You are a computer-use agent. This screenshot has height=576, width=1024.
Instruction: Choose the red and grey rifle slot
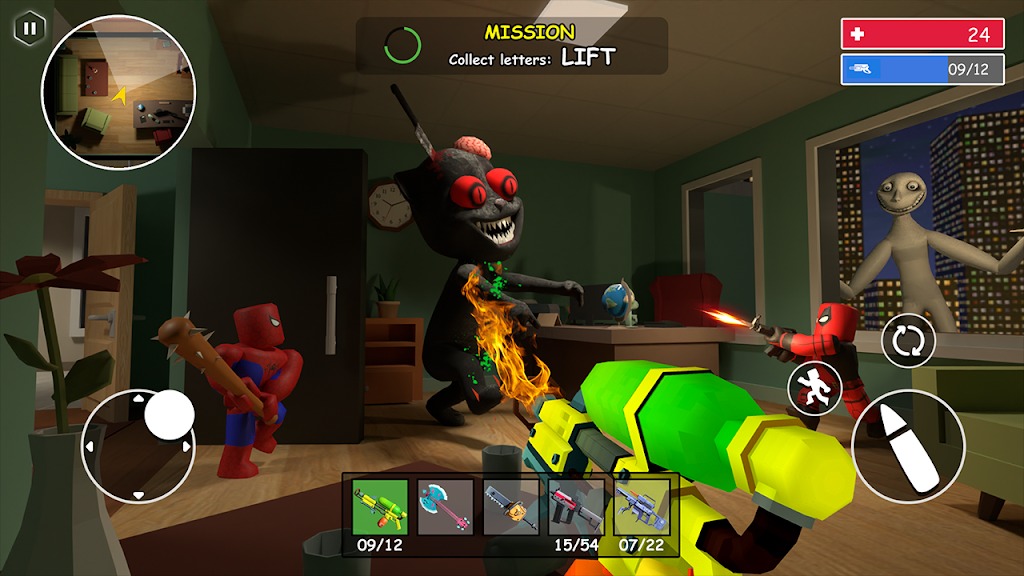point(576,507)
